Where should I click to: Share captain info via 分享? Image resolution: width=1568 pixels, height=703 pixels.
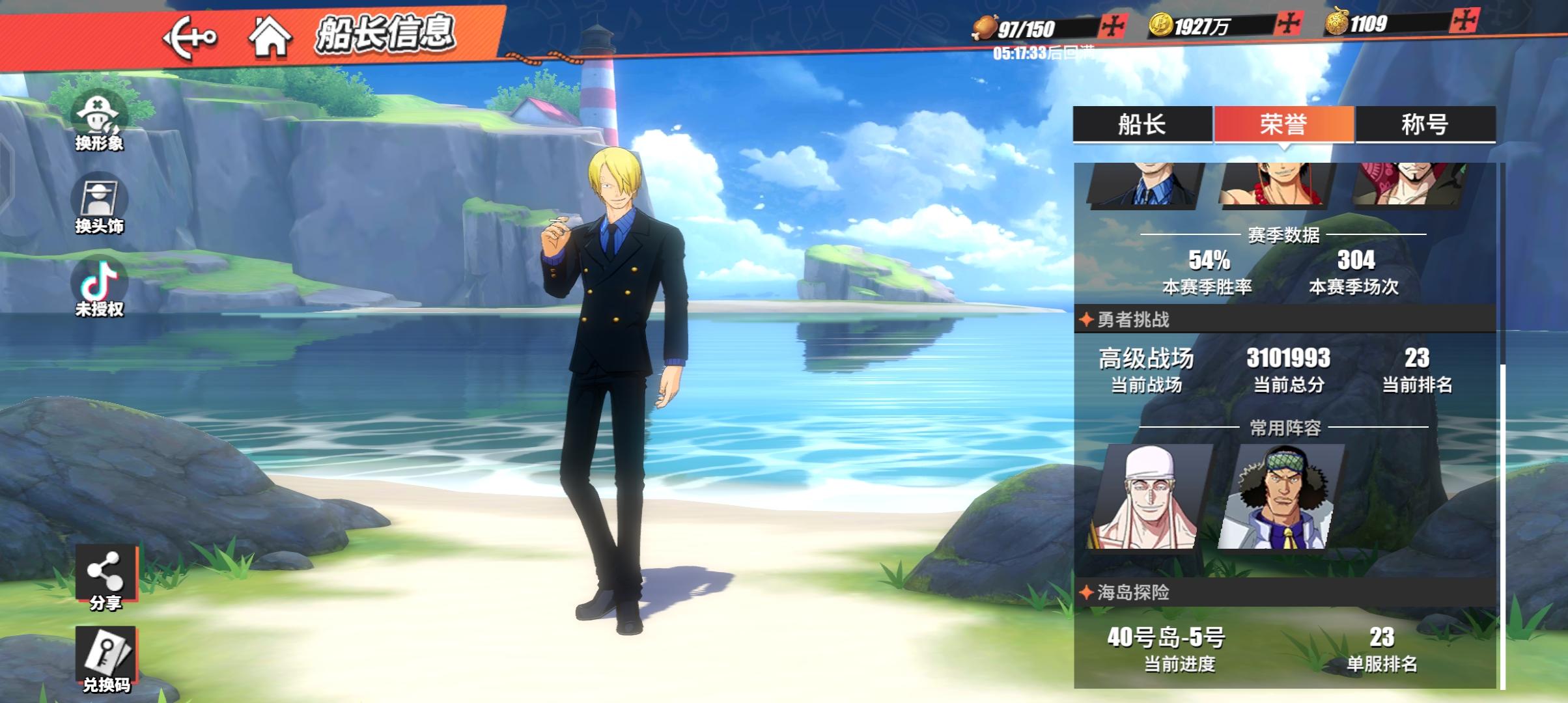click(105, 577)
